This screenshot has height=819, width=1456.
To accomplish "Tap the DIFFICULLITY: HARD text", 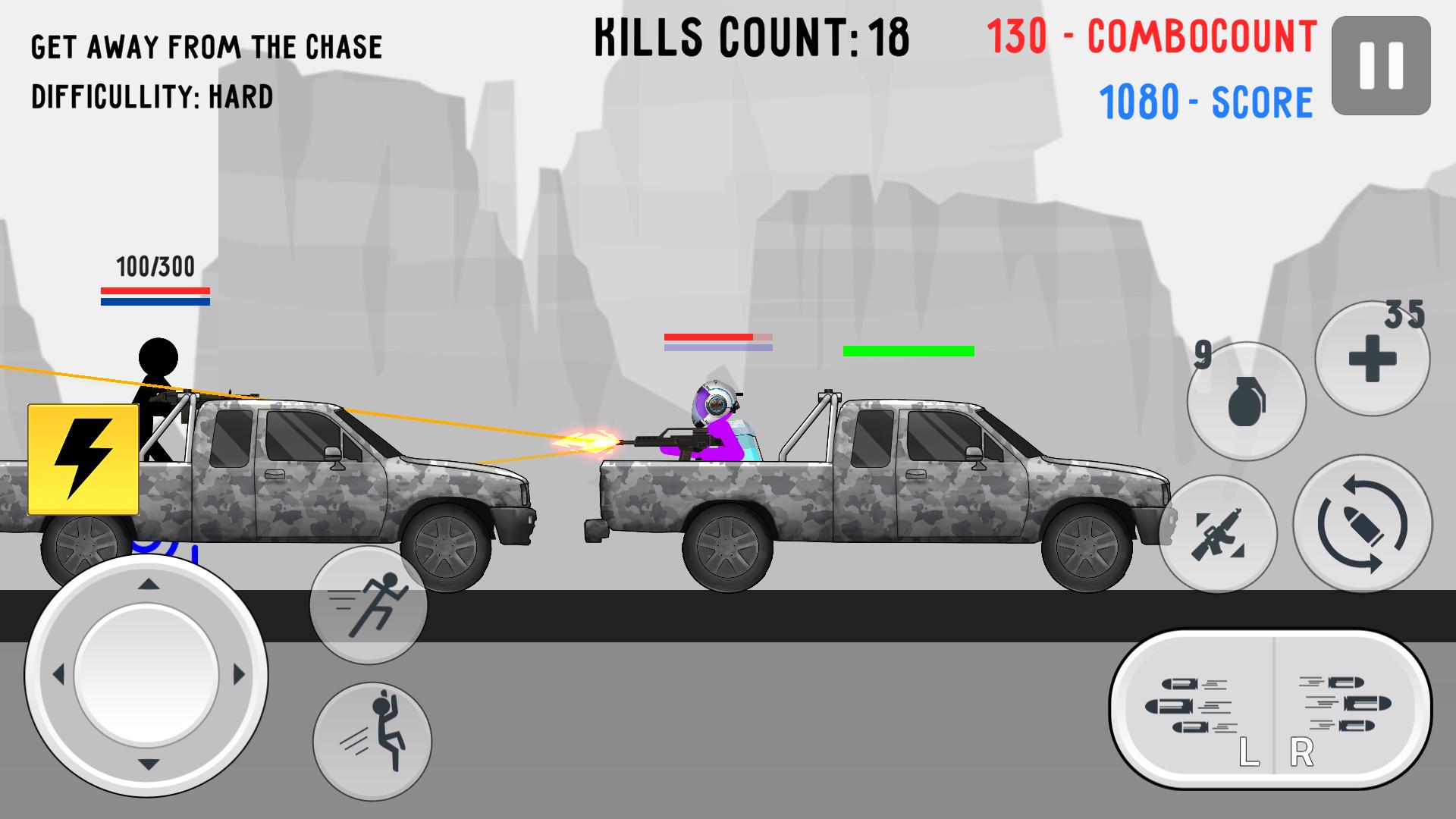I will [152, 96].
